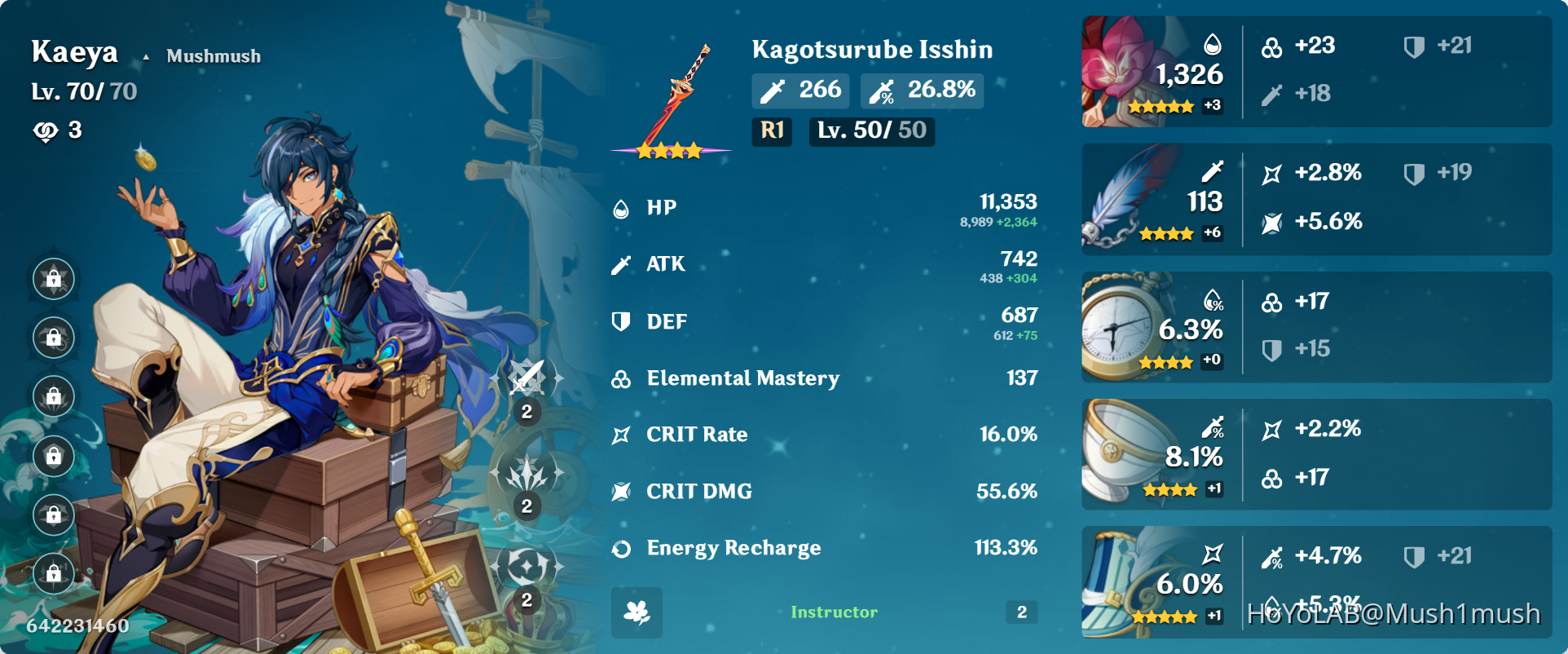
Task: Unlock the bottom constellation lock
Action: click(x=53, y=574)
